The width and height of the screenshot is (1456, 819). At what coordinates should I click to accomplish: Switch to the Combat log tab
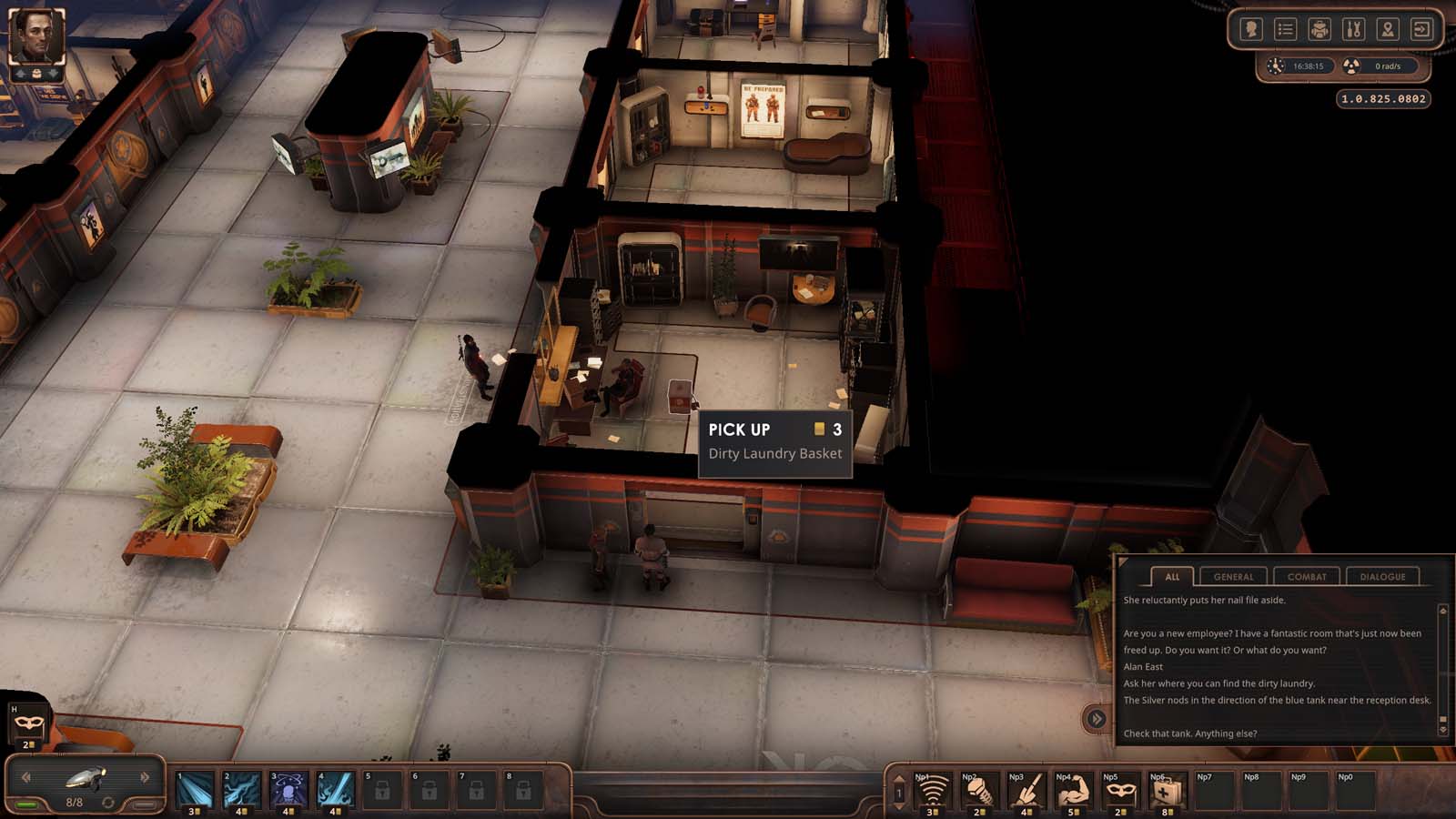[1307, 576]
